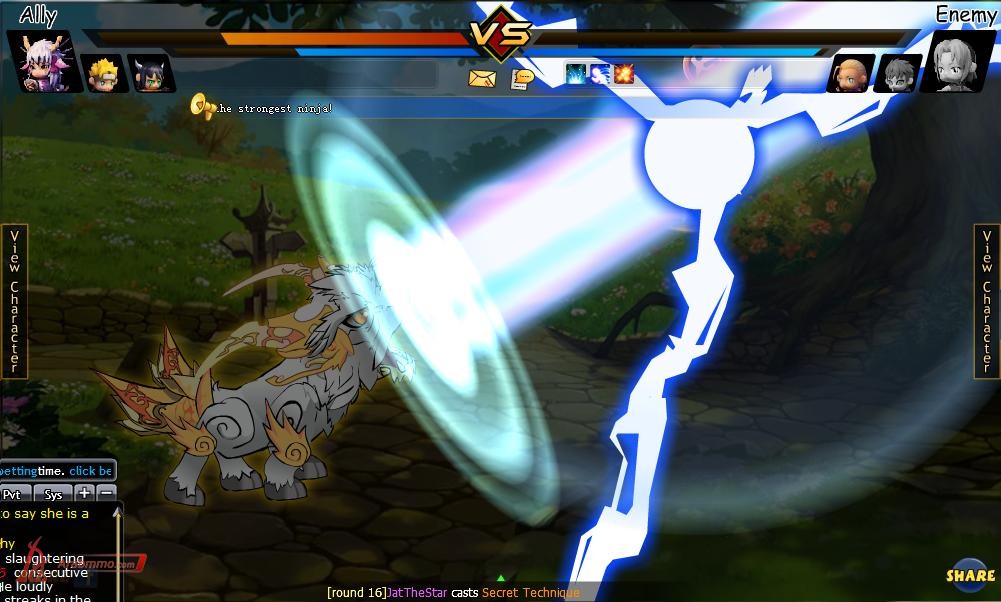Open the mail envelope icon
This screenshot has height=602, width=1001.
(482, 78)
